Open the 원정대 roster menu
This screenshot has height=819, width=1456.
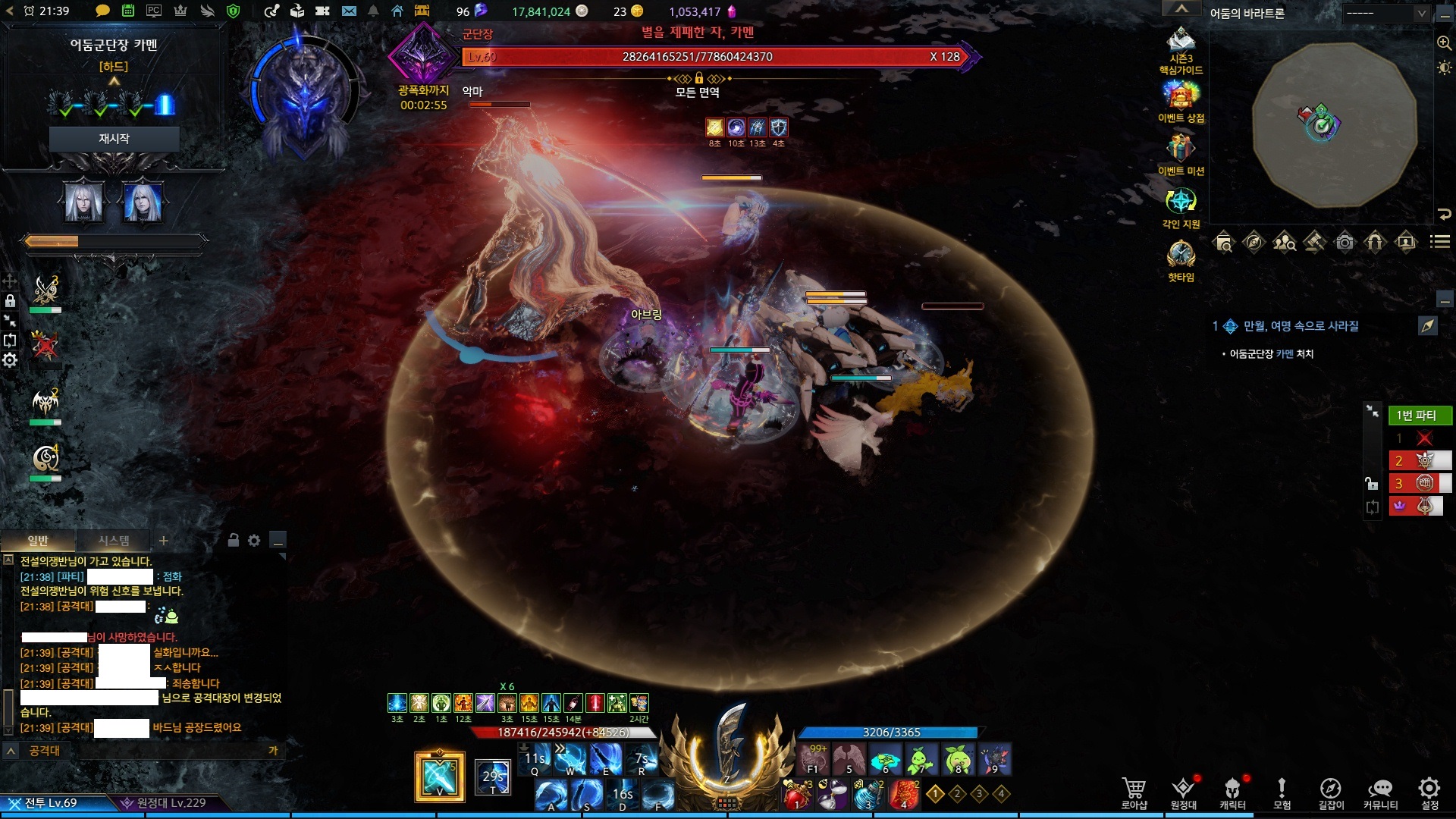click(x=1183, y=792)
